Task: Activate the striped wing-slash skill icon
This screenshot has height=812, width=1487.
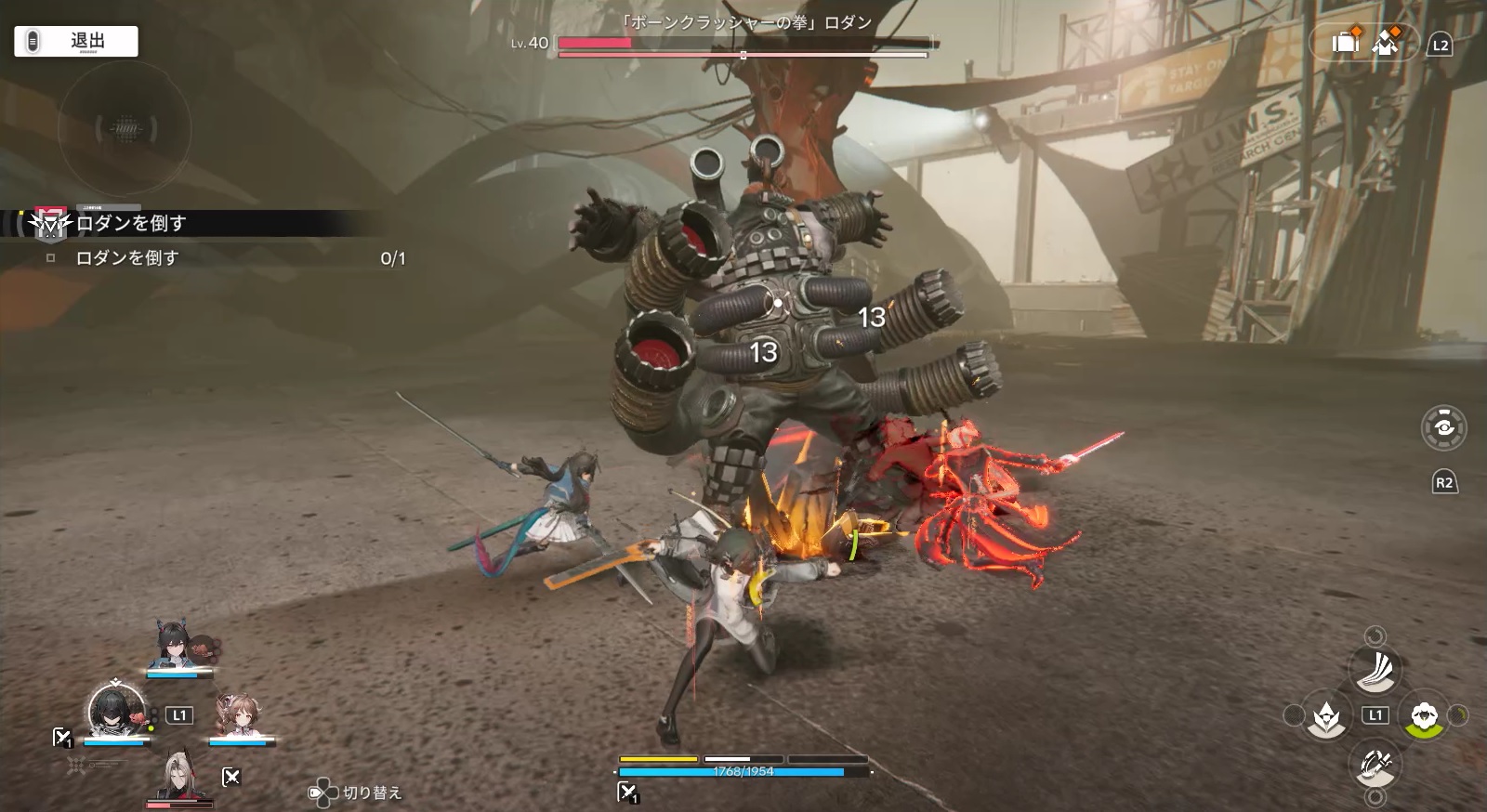Action: pos(1375,671)
